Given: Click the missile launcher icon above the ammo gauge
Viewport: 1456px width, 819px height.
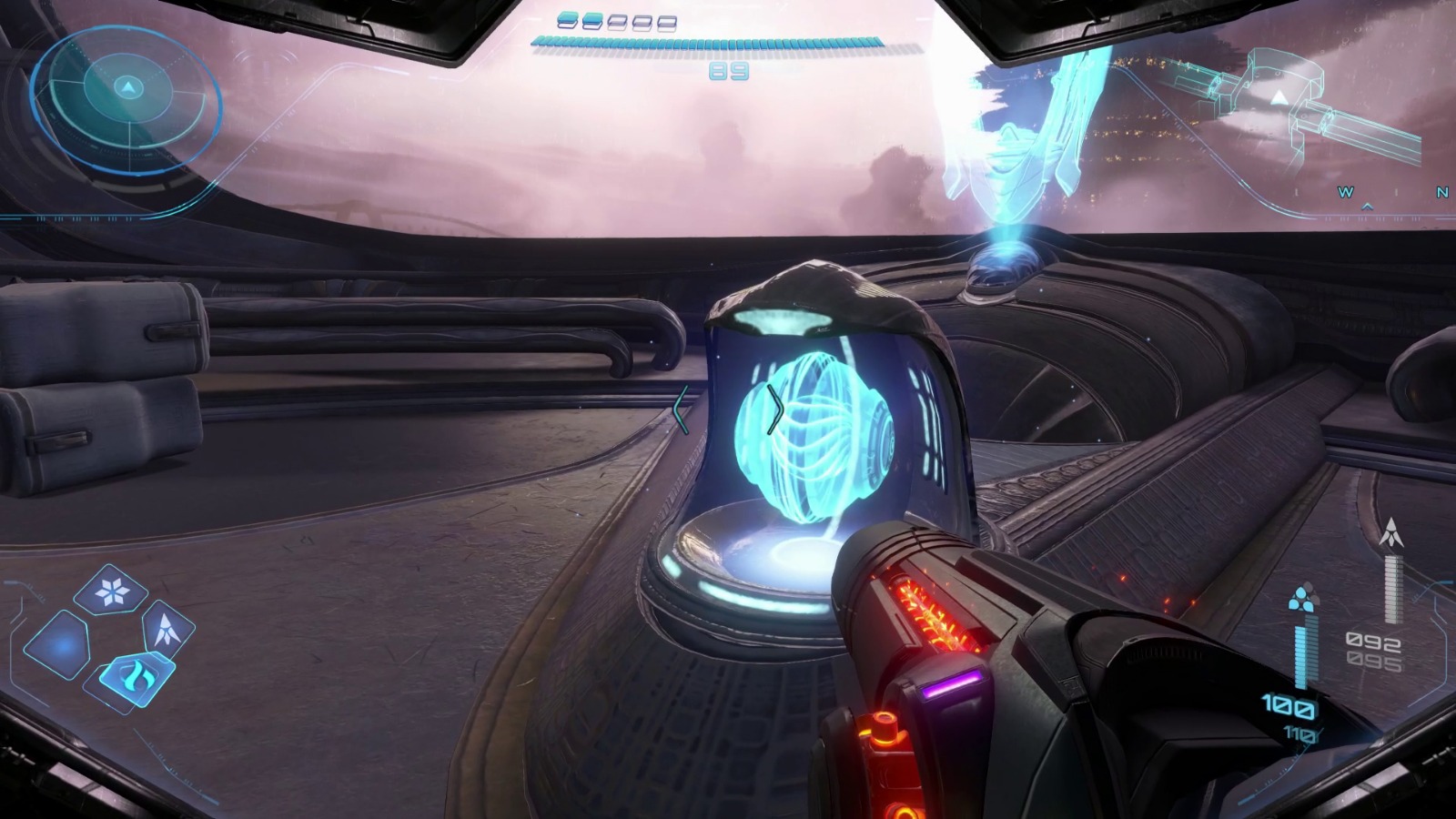Looking at the screenshot, I should click(x=1391, y=531).
